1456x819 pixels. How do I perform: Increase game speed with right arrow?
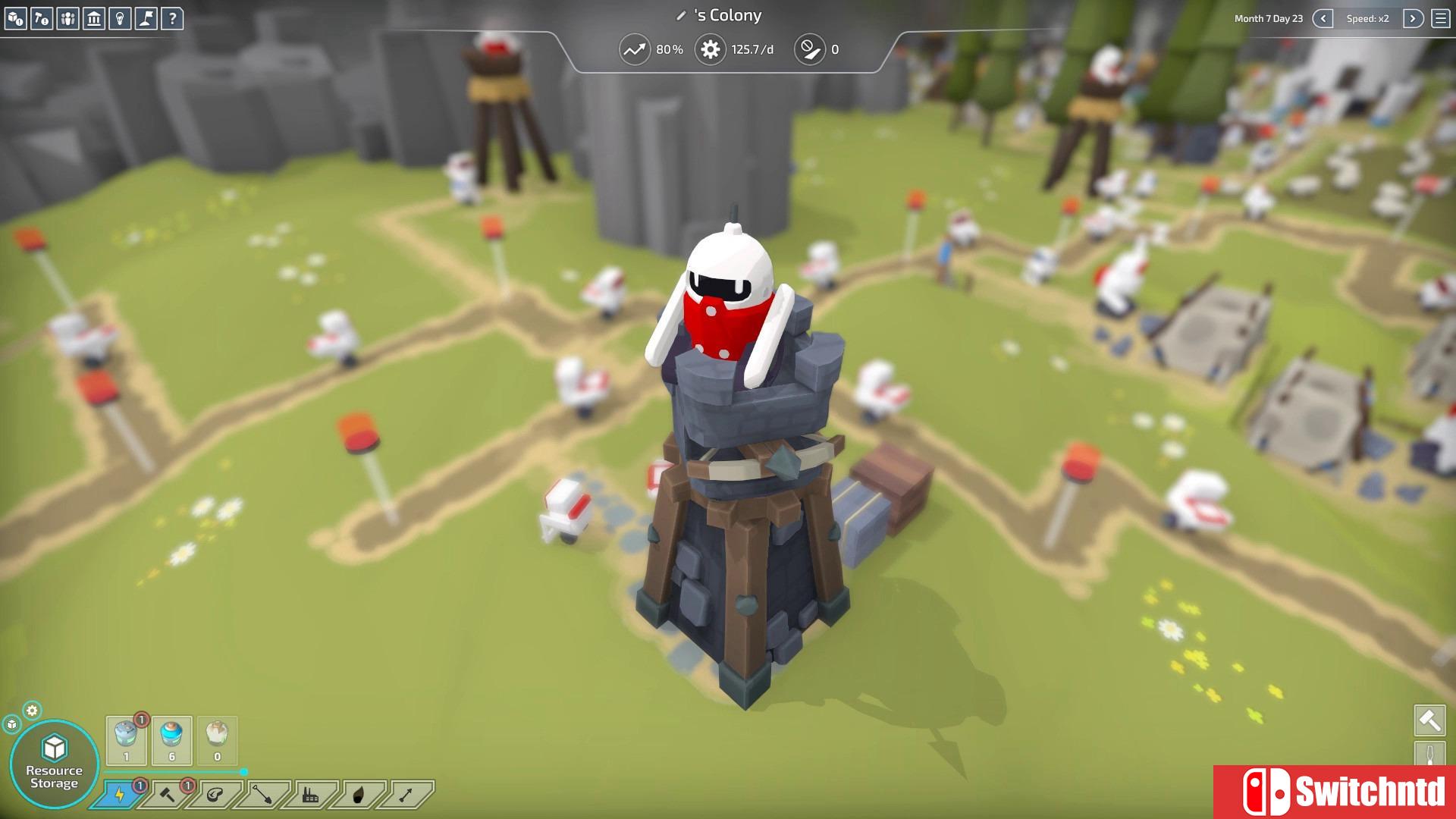tap(1412, 18)
